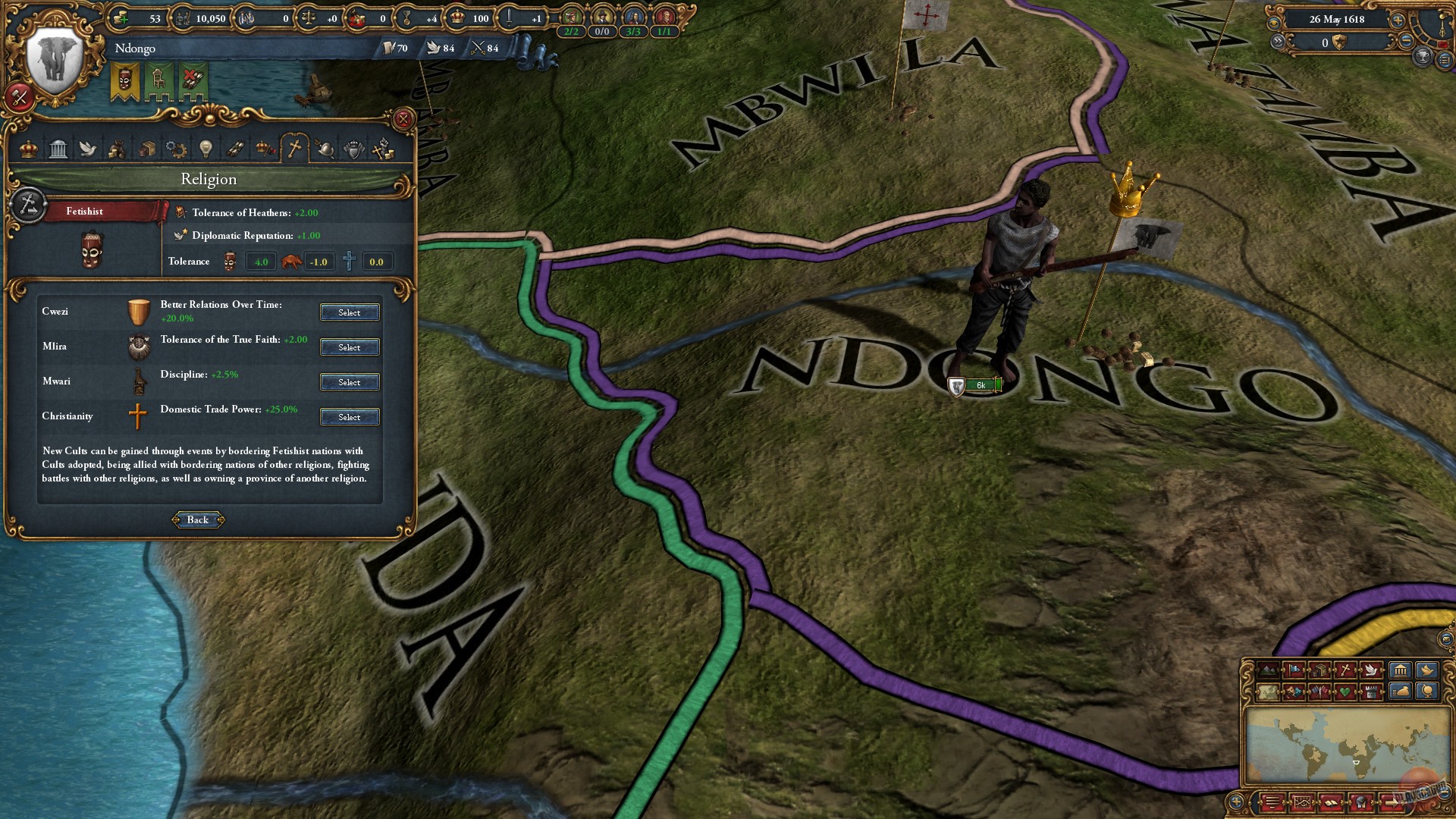Select the Christianity religion option
Viewport: 1456px width, 819px height.
(x=350, y=416)
